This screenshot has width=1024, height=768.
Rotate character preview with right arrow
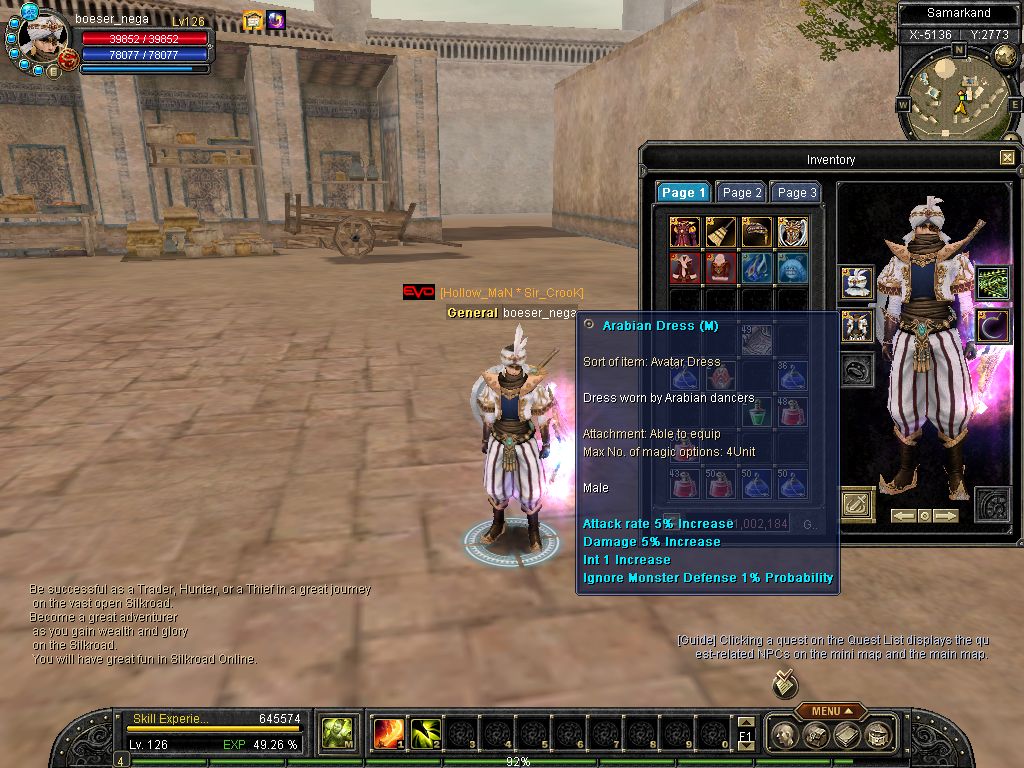coord(944,516)
